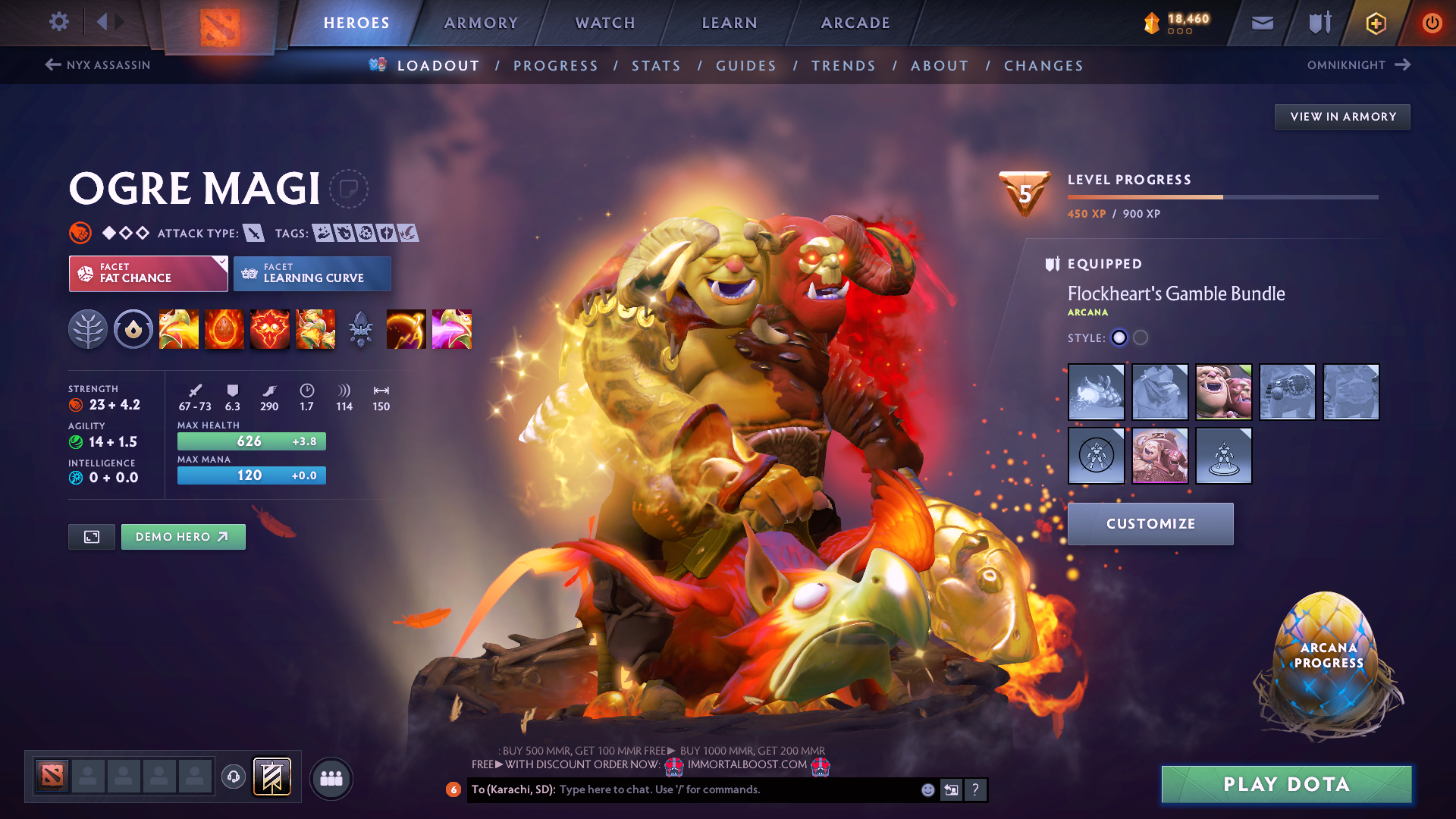
Task: View the Fireblast ability icon
Action: click(179, 329)
